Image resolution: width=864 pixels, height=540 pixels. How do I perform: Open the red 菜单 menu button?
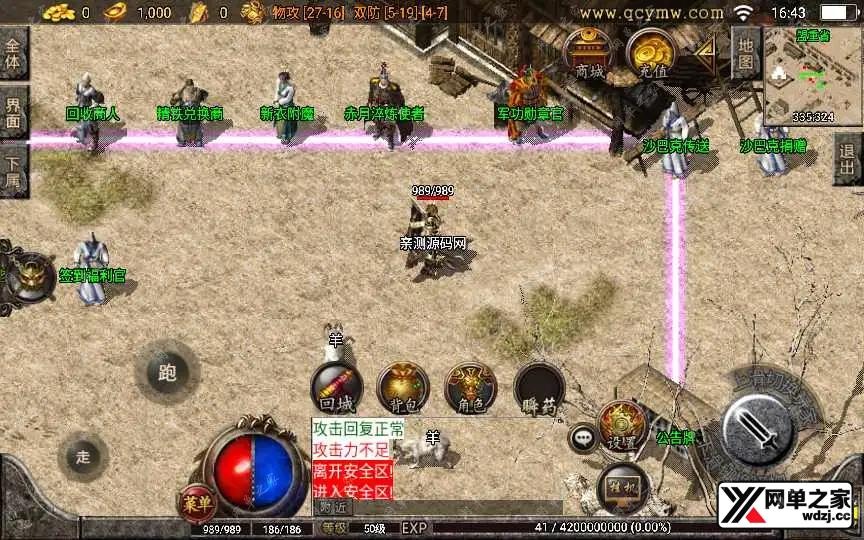point(196,502)
